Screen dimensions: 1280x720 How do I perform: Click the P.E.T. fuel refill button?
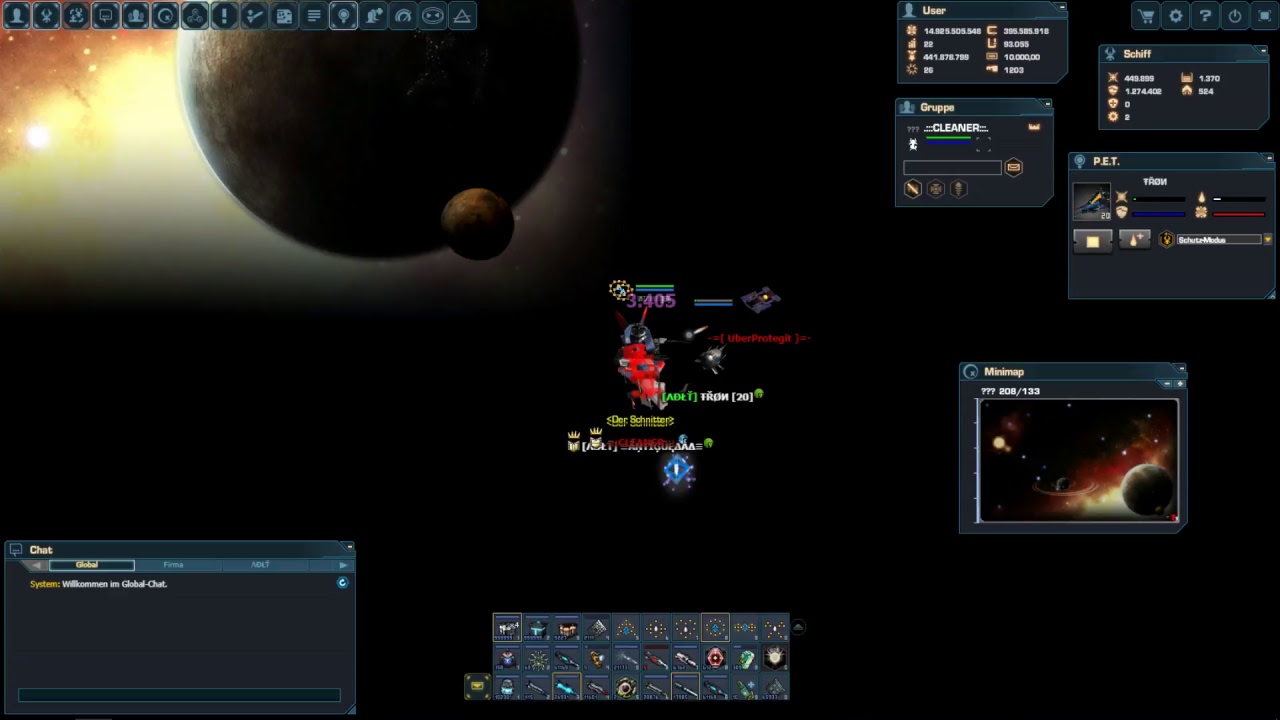pyautogui.click(x=1134, y=241)
